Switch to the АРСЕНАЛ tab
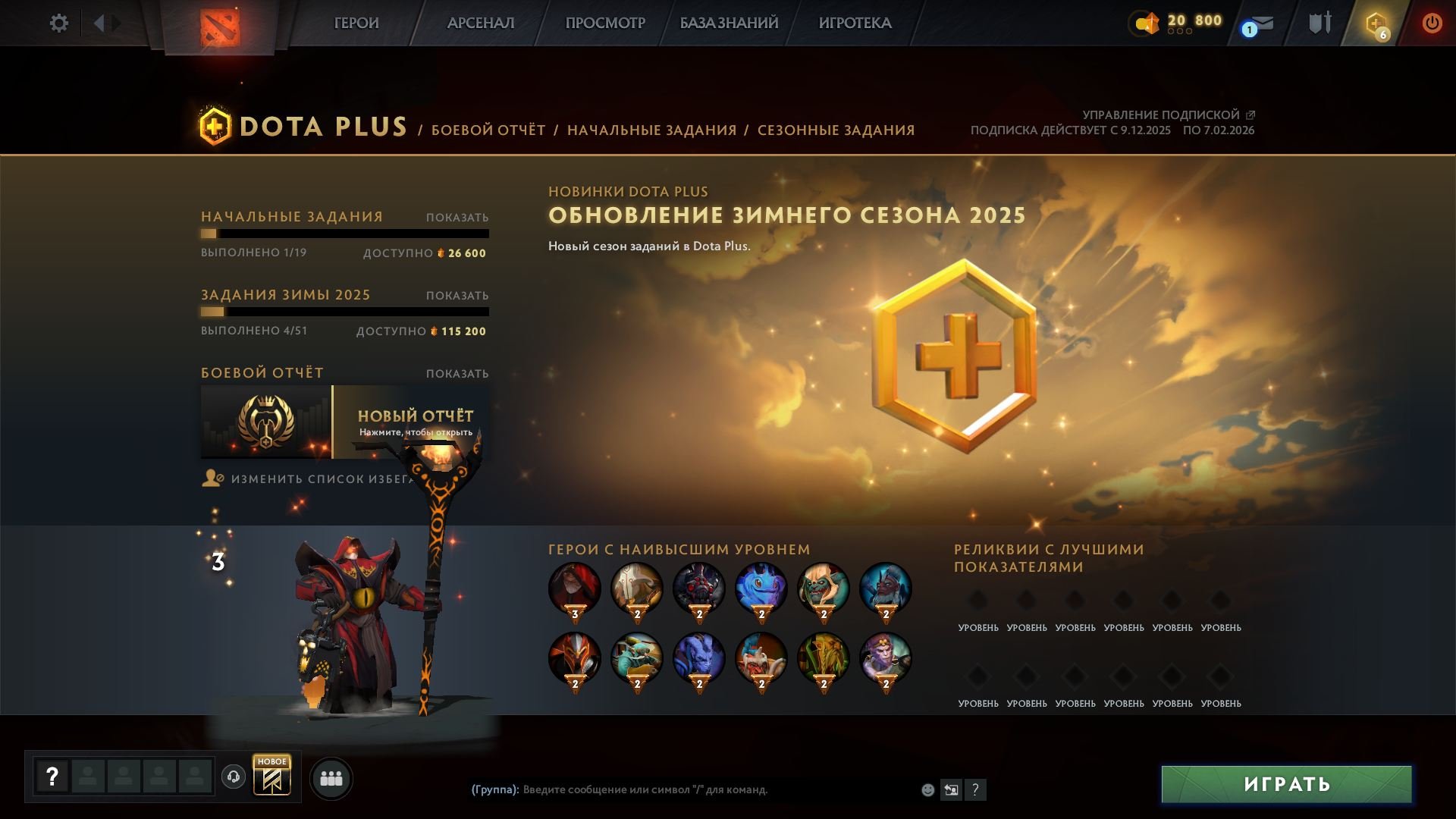The image size is (1456, 819). (479, 23)
